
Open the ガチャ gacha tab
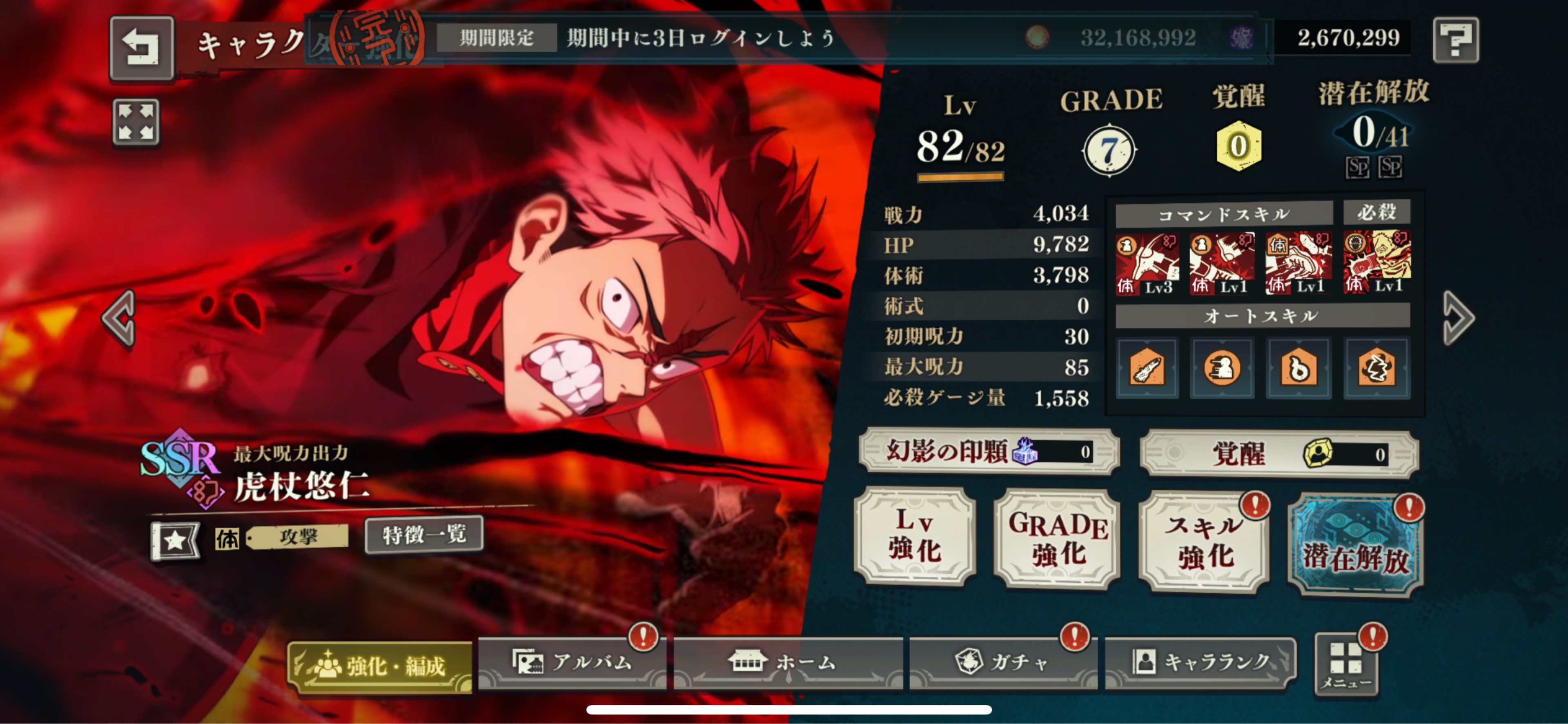tap(1002, 662)
